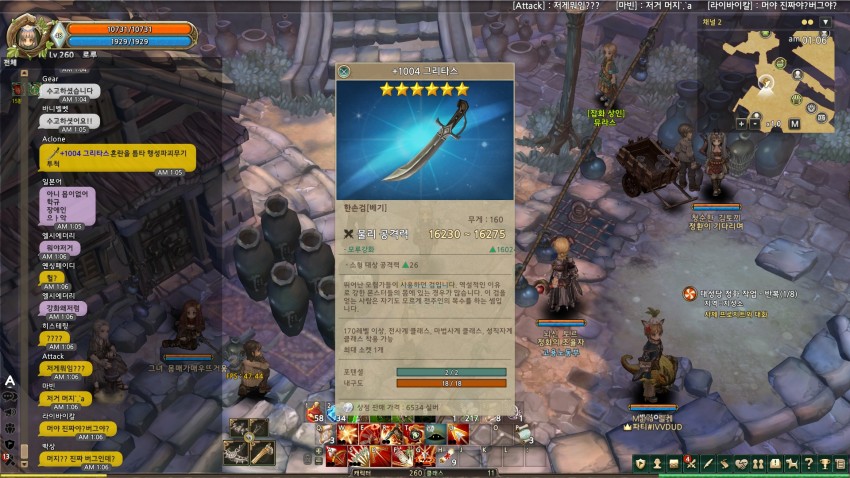Open the character silhouette menu
This screenshot has height=478, width=850.
coord(657,463)
